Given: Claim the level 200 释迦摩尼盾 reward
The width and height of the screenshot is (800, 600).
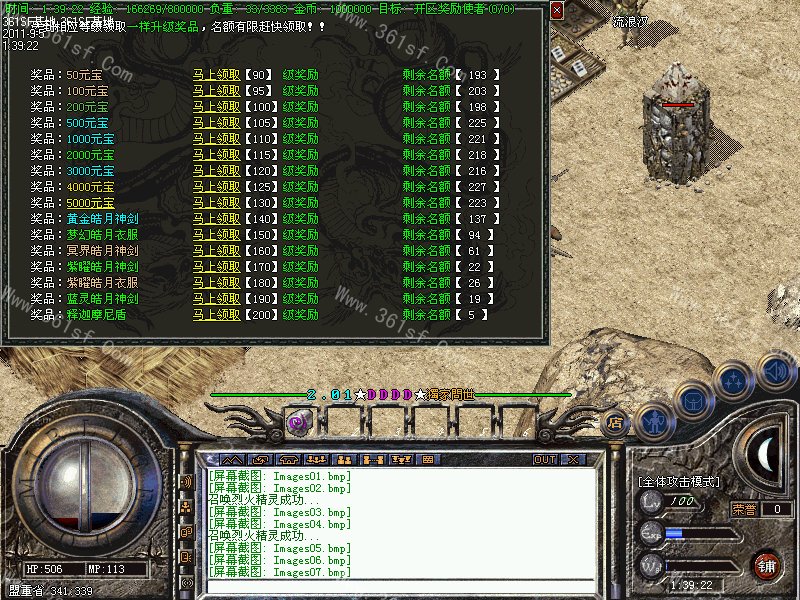Looking at the screenshot, I should (217, 315).
